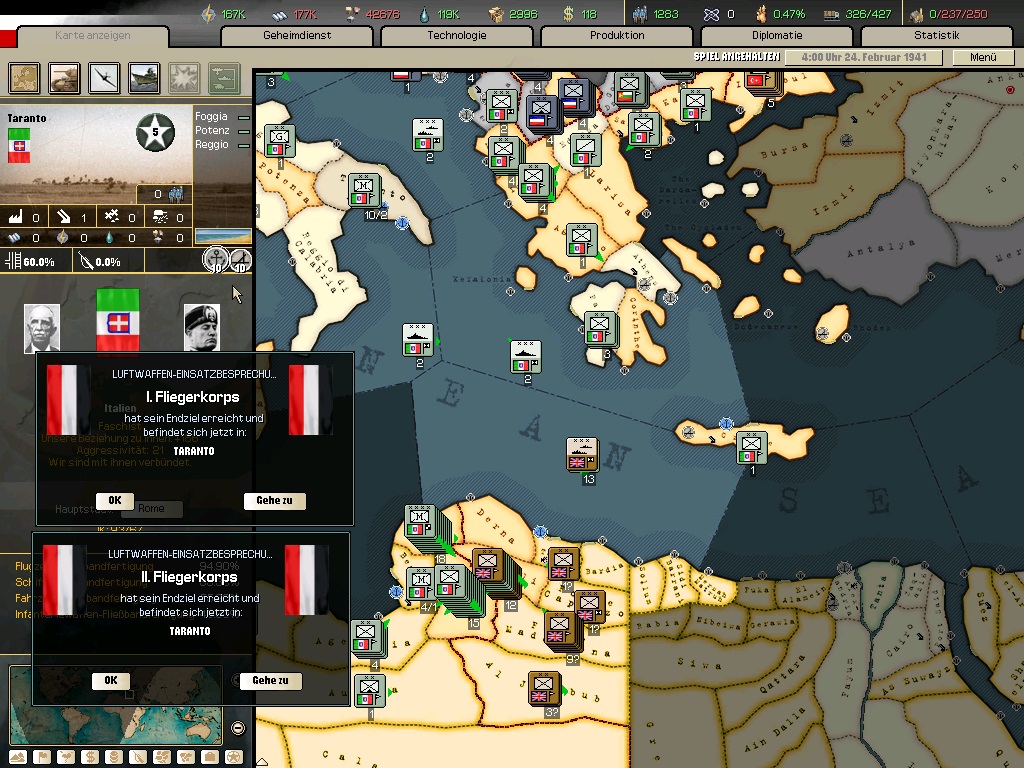The width and height of the screenshot is (1024, 768).
Task: Choose the warship naval units icon
Action: pos(144,77)
